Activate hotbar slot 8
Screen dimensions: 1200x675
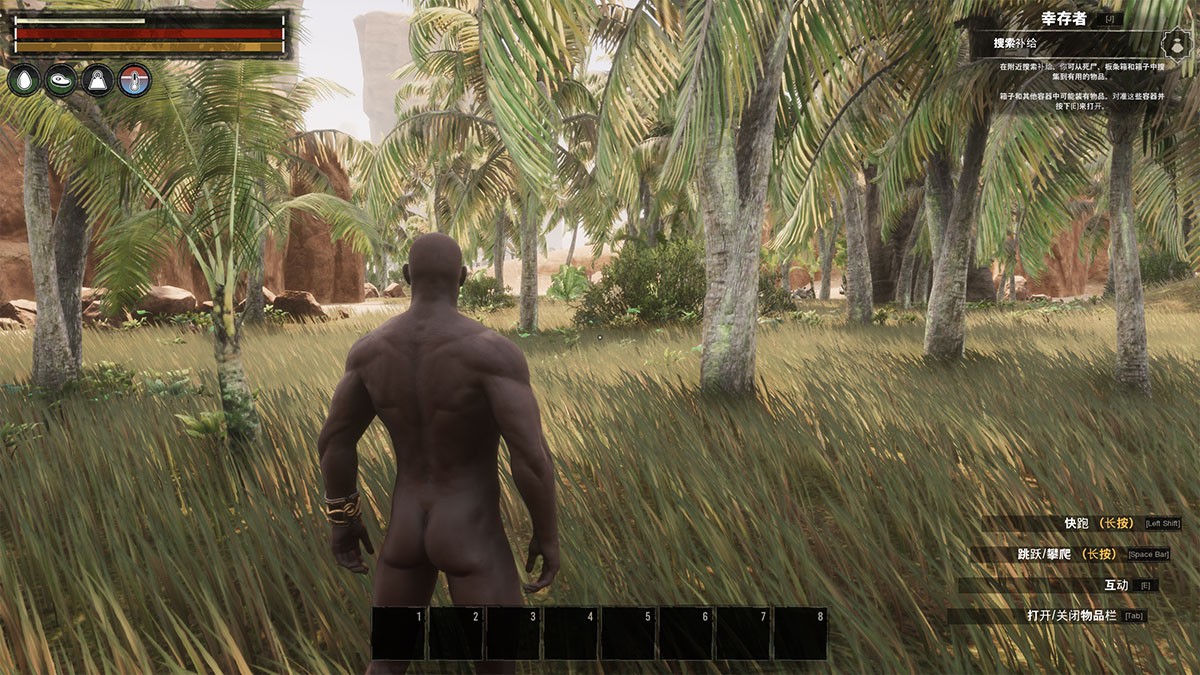[801, 633]
